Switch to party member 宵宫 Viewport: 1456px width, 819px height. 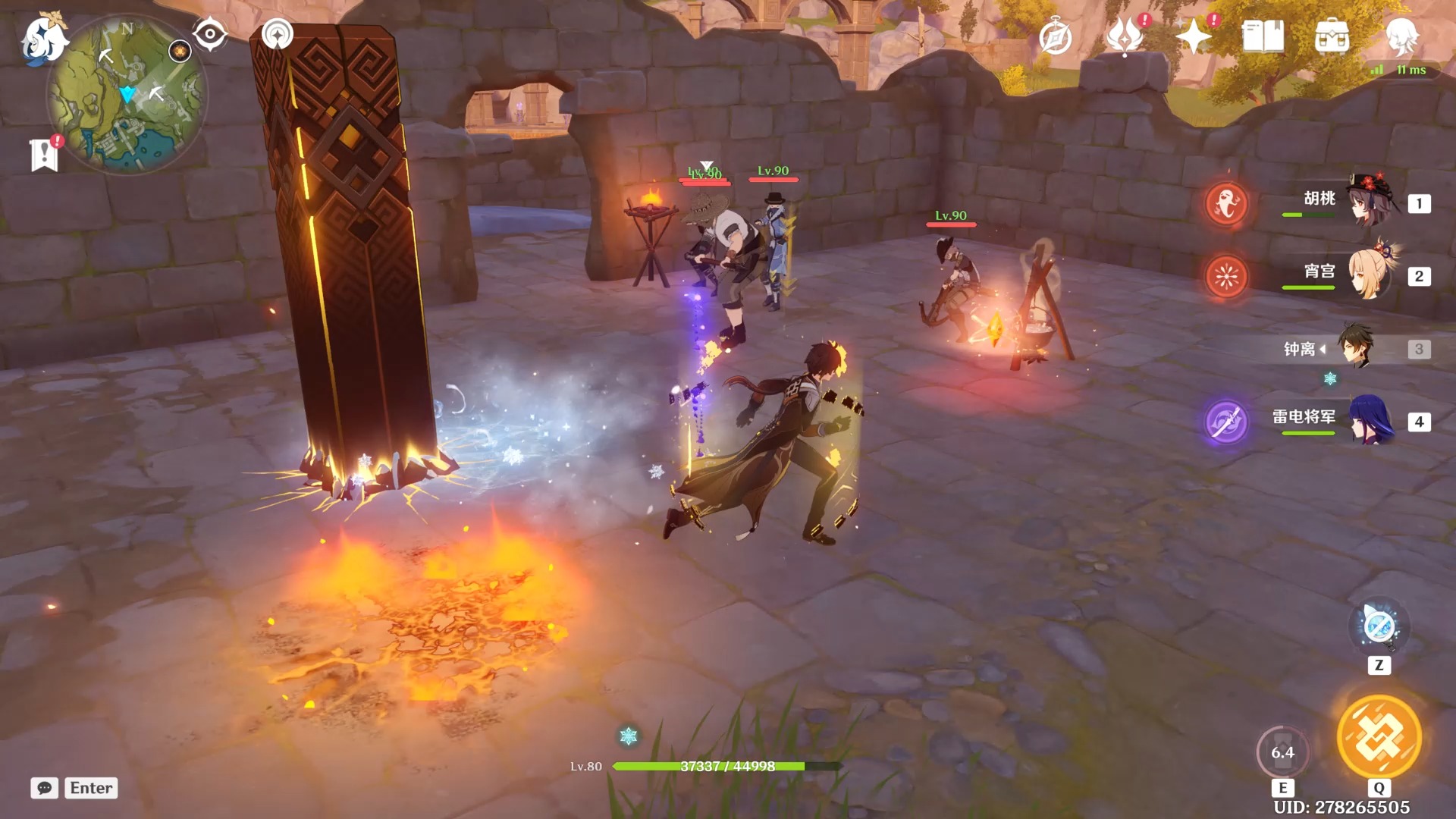coord(1370,275)
